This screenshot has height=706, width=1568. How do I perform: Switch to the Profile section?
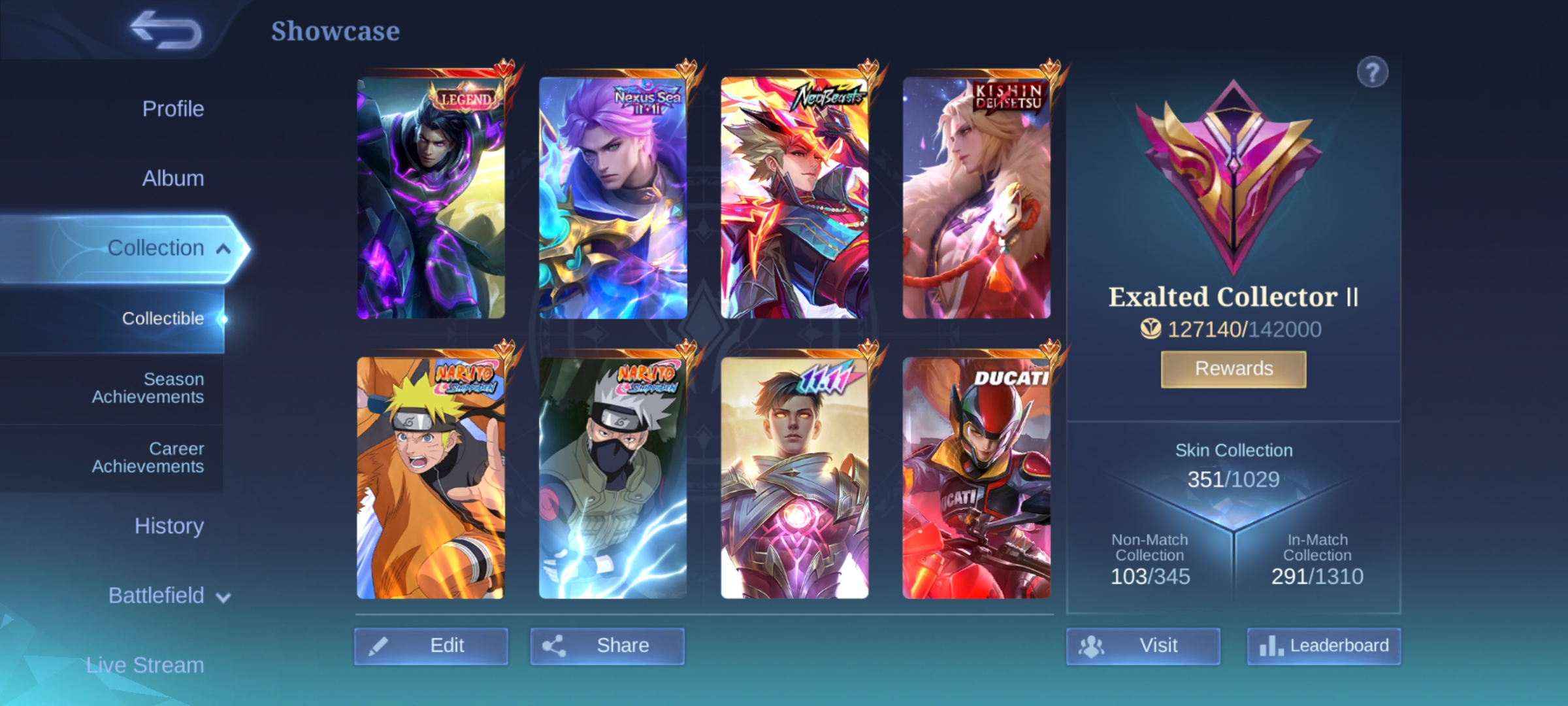point(172,109)
